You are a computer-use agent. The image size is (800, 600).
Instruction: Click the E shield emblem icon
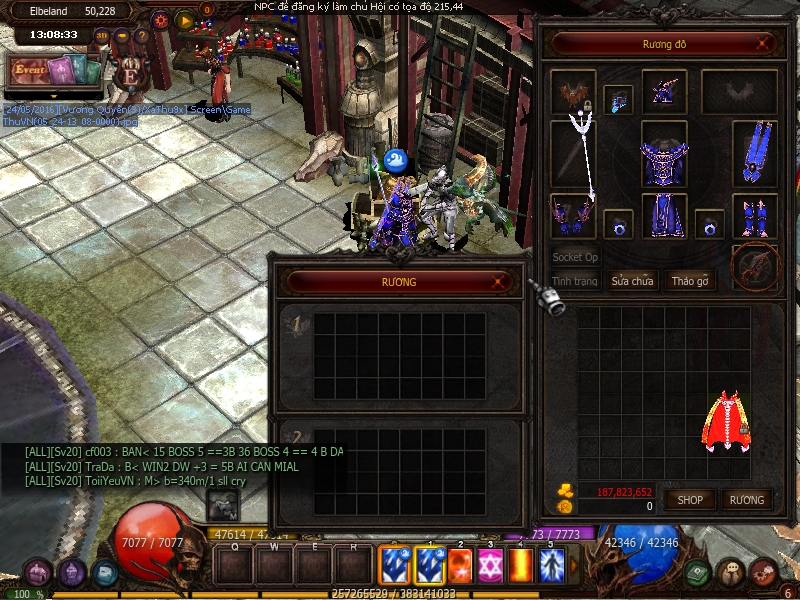[129, 75]
